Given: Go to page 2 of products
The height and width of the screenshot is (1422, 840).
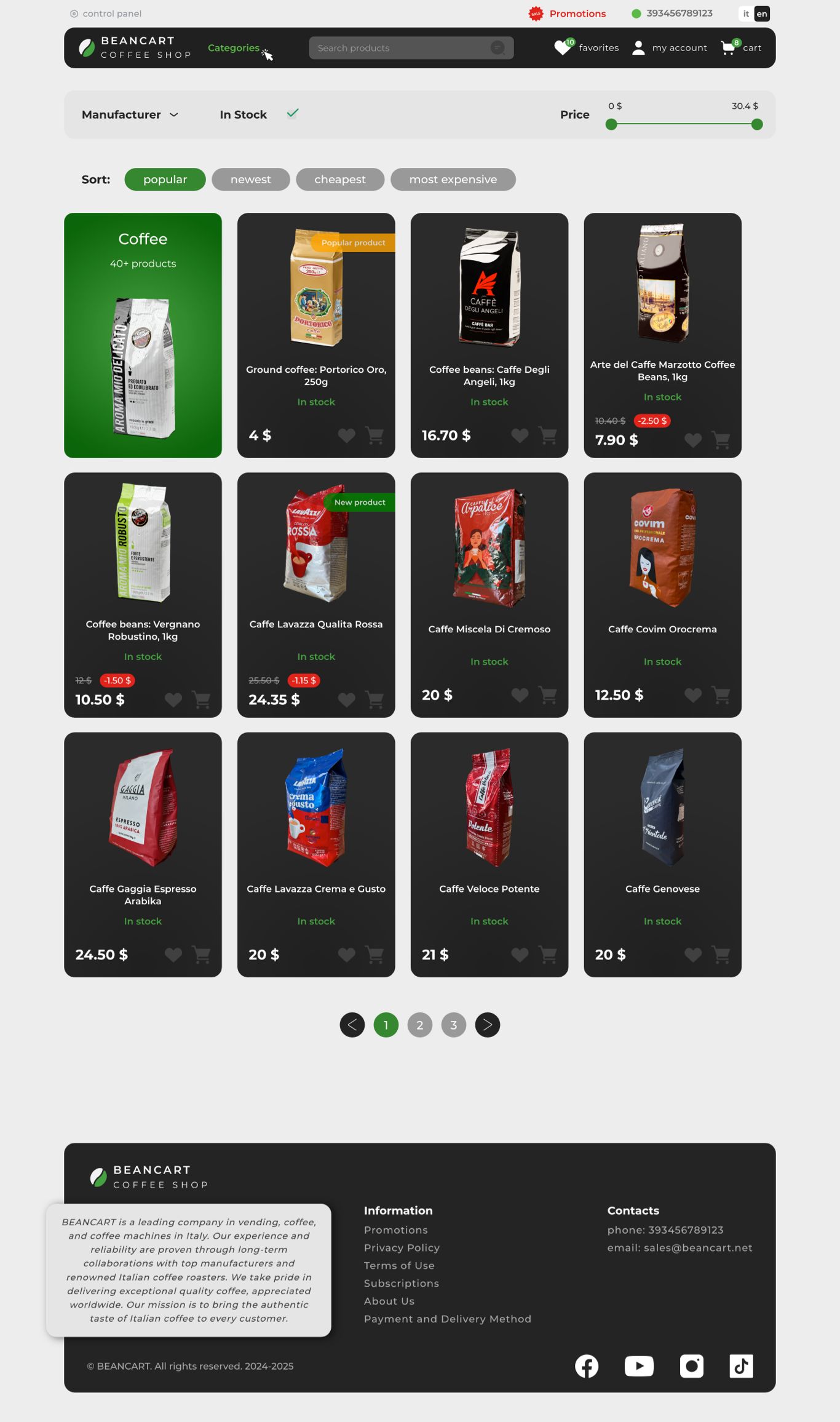Looking at the screenshot, I should pyautogui.click(x=420, y=1025).
